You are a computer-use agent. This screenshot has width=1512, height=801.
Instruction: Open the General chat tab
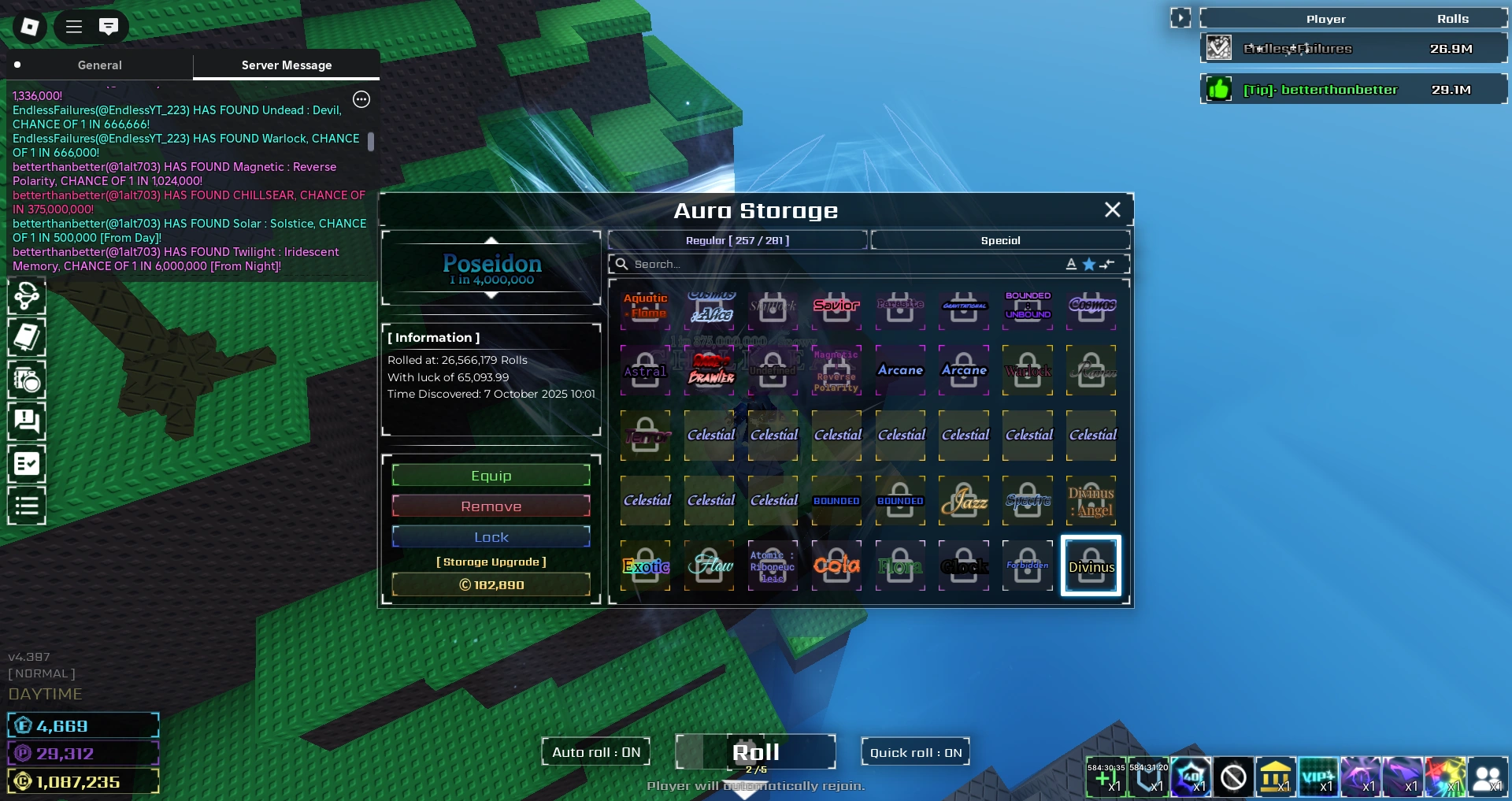99,65
